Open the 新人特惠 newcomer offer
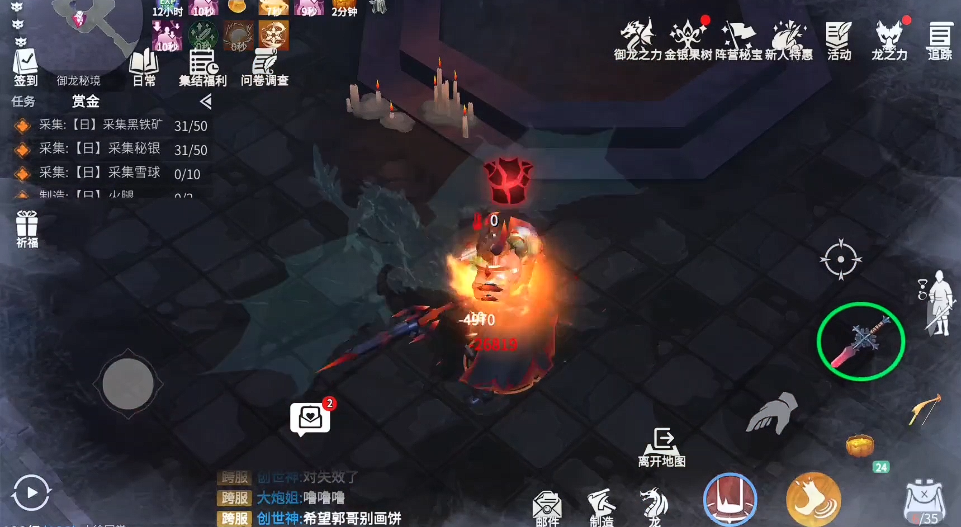Viewport: 961px width, 527px height. click(x=788, y=40)
